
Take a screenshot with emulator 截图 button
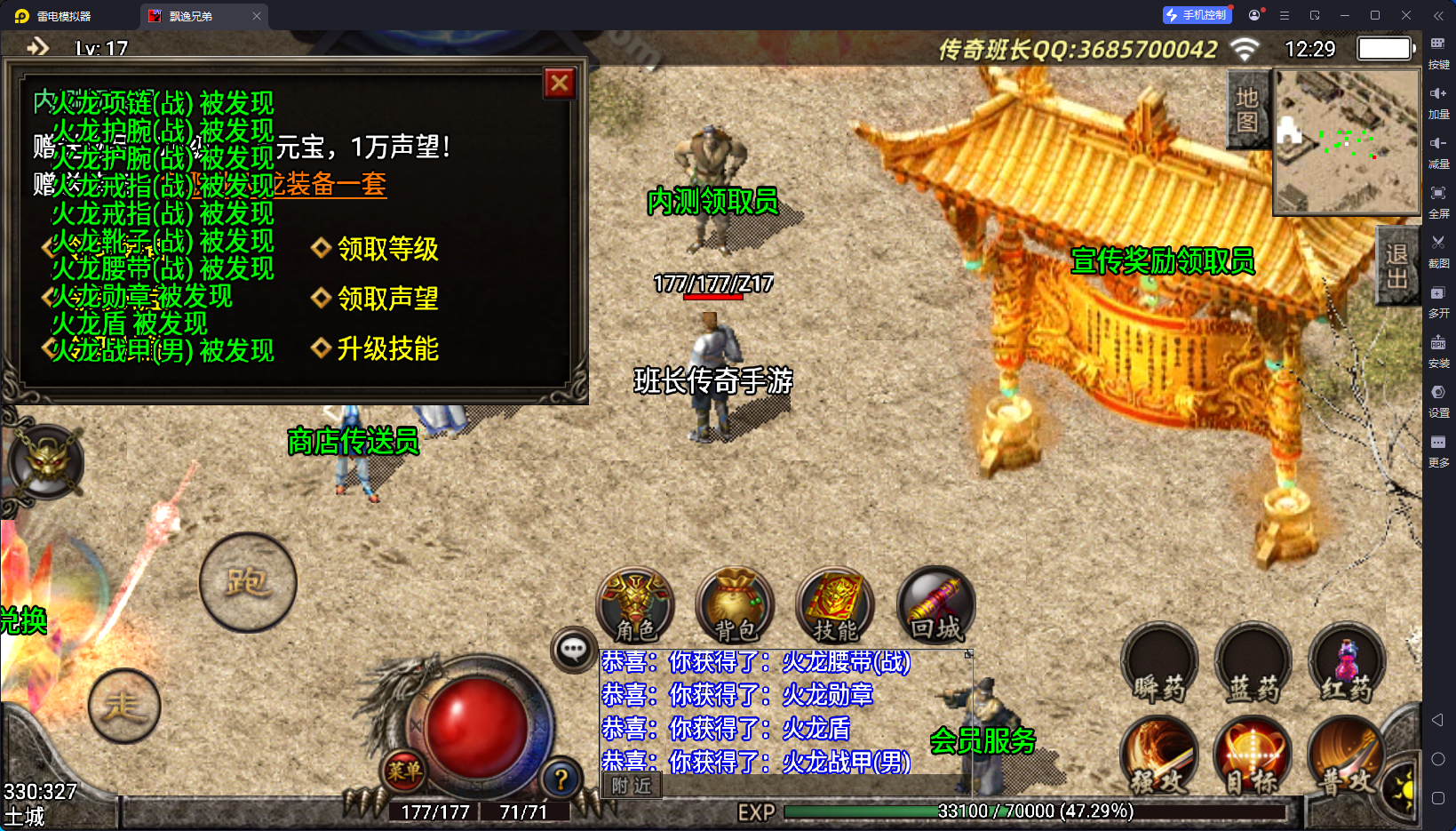coord(1438,249)
